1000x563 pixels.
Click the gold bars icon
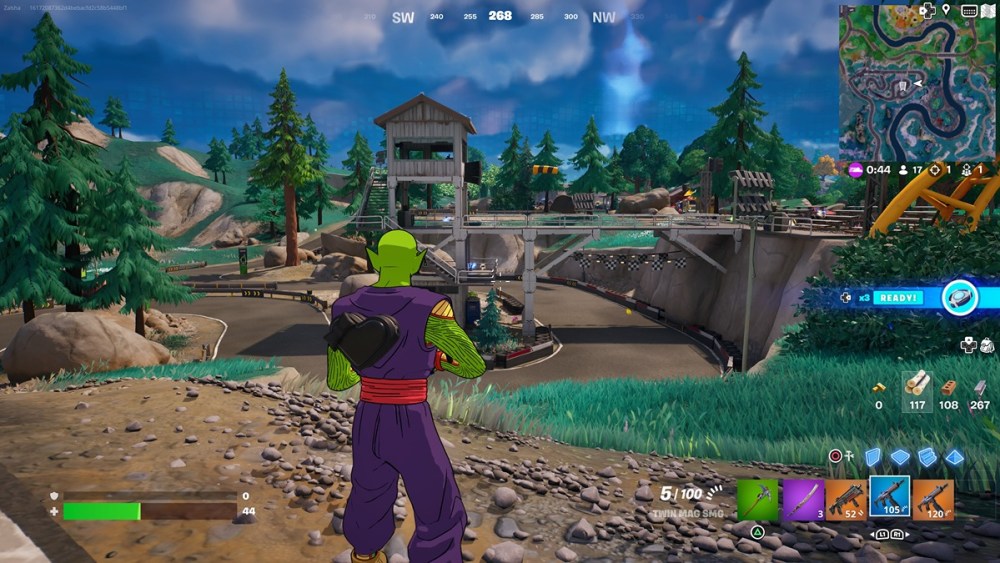point(879,387)
